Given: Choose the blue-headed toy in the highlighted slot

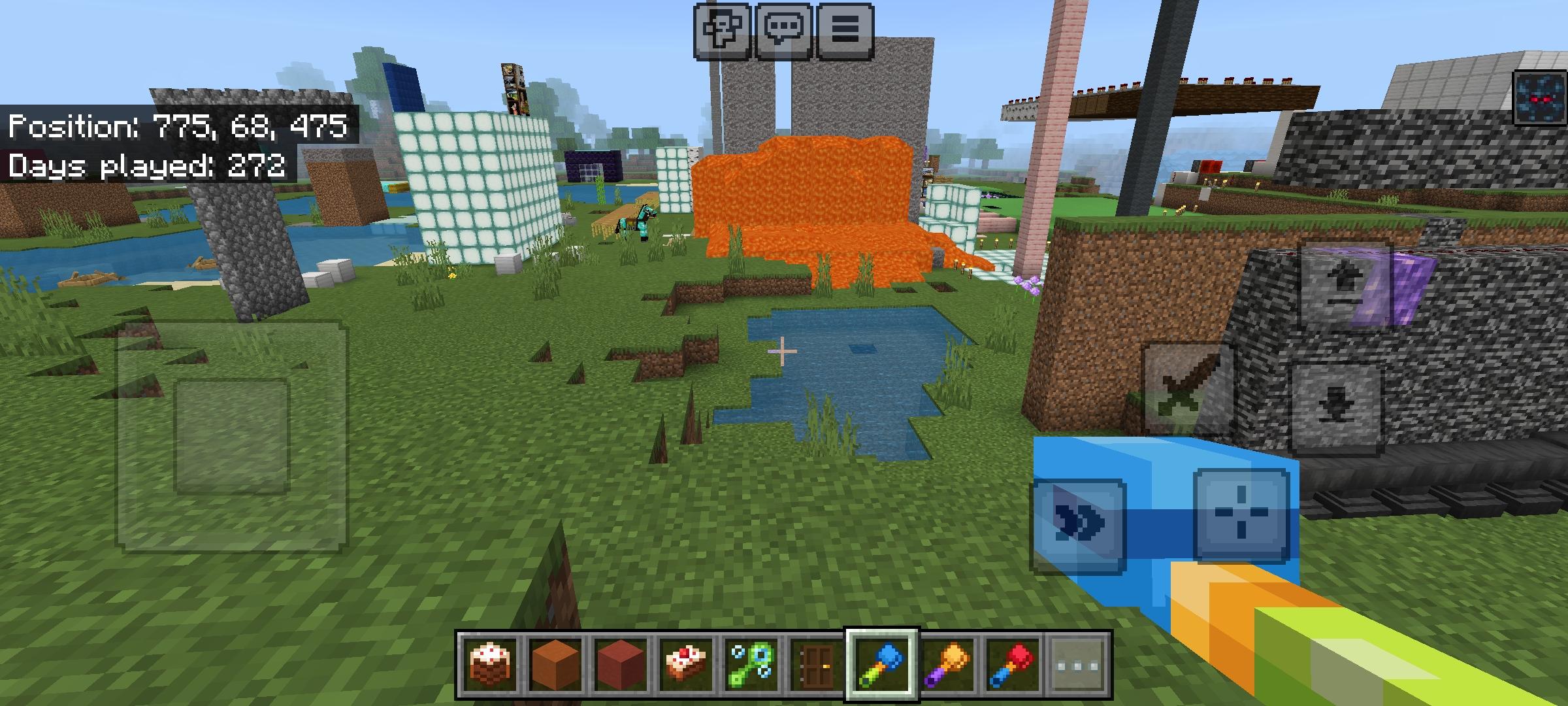Looking at the screenshot, I should click(882, 665).
